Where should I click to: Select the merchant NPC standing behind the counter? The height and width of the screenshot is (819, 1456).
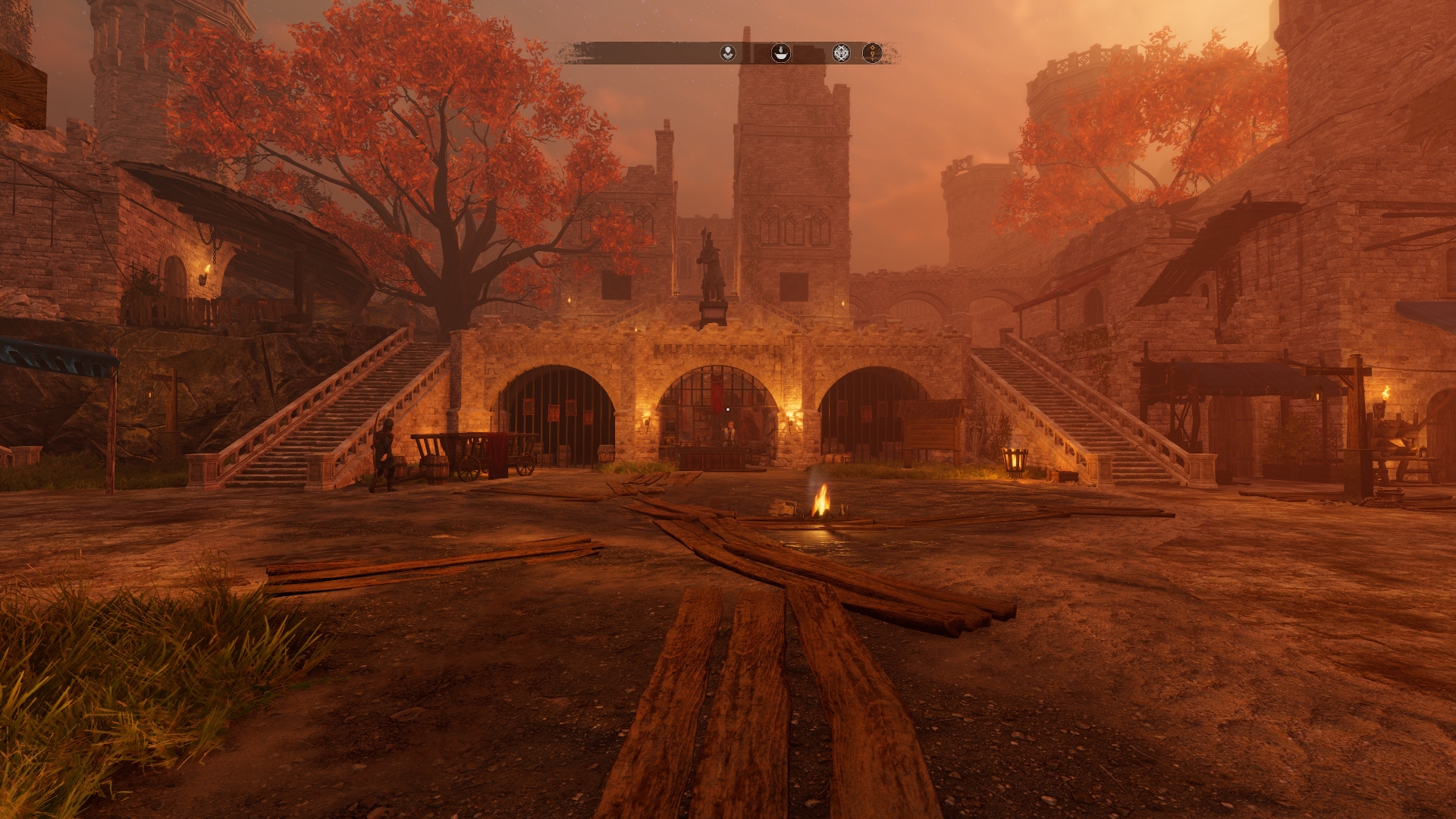(730, 431)
